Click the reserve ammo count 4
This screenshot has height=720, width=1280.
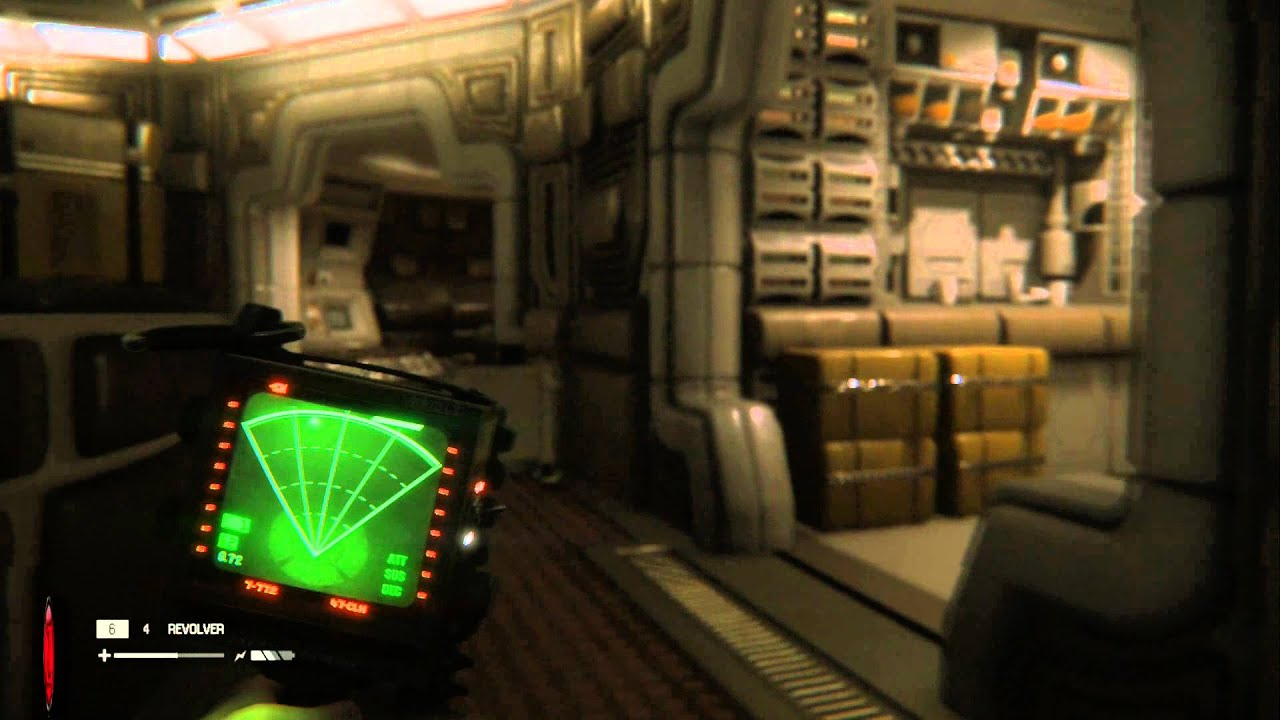[x=145, y=629]
